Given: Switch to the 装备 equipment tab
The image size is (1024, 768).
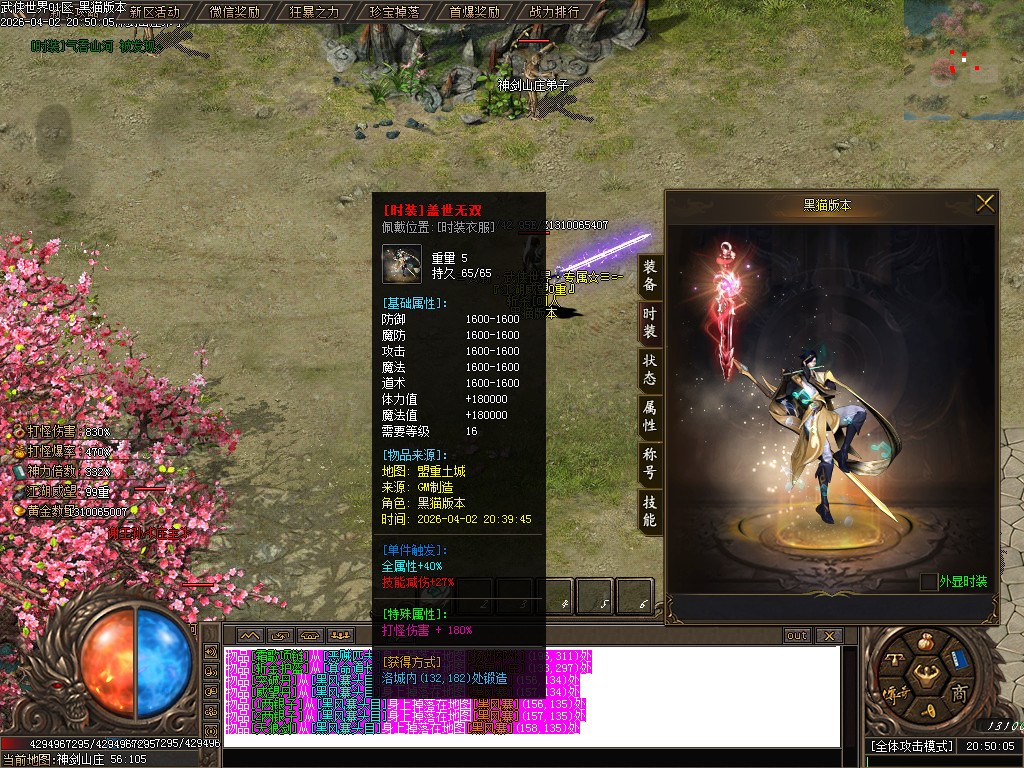Looking at the screenshot, I should tap(650, 275).
